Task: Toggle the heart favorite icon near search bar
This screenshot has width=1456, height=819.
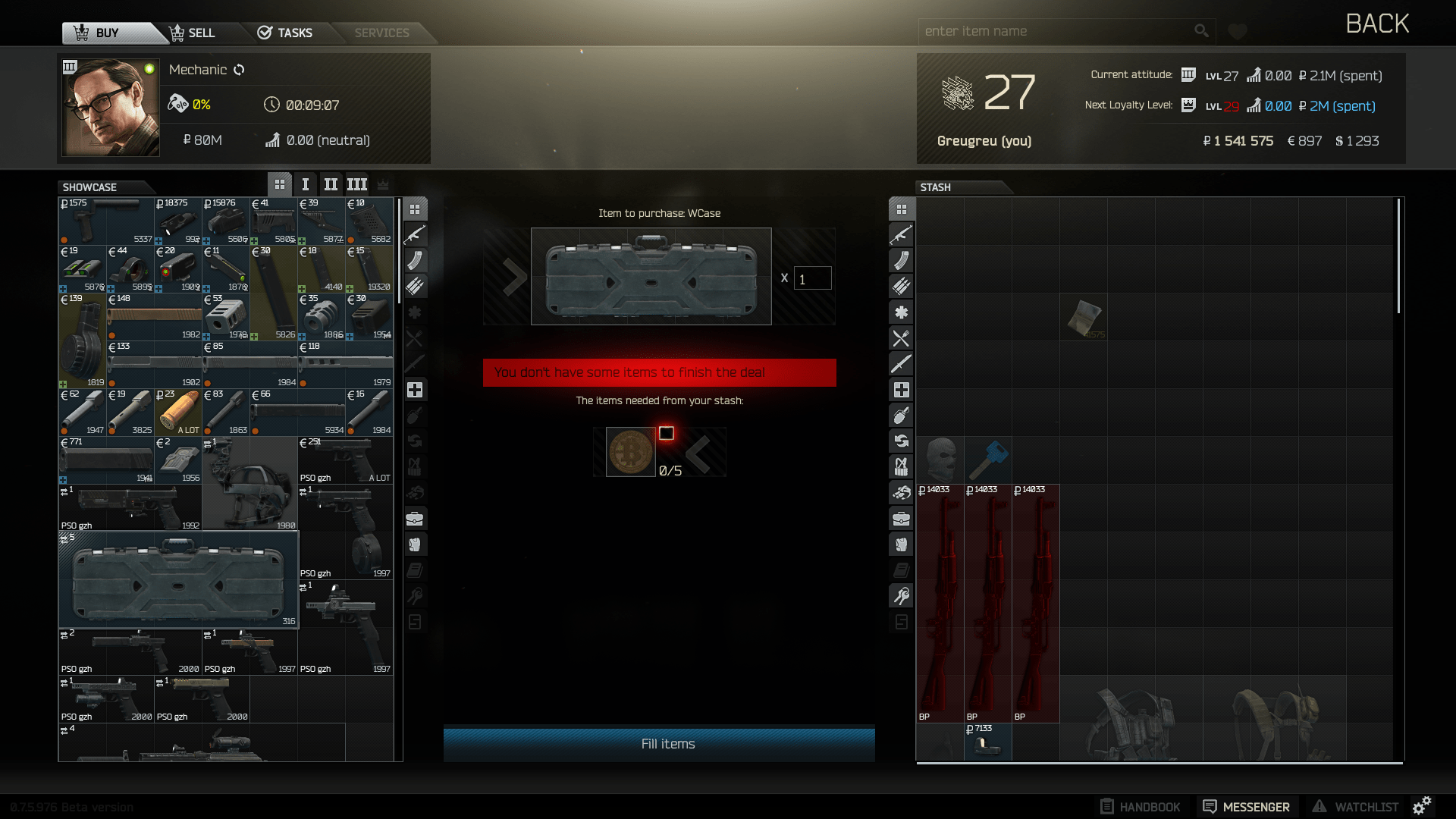Action: click(x=1237, y=31)
